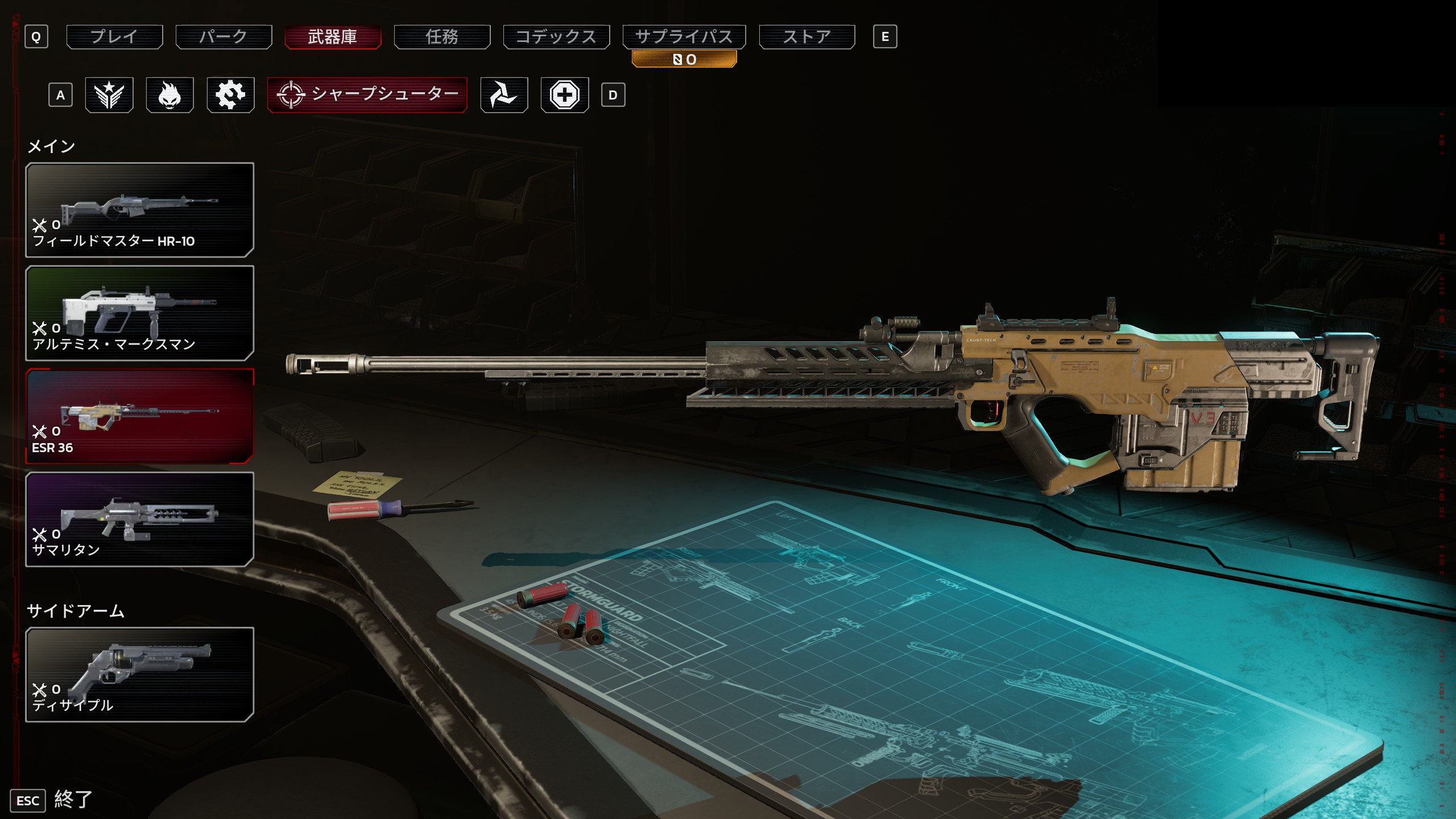Choose the シャープシューター class
This screenshot has width=1456, height=819.
367,95
